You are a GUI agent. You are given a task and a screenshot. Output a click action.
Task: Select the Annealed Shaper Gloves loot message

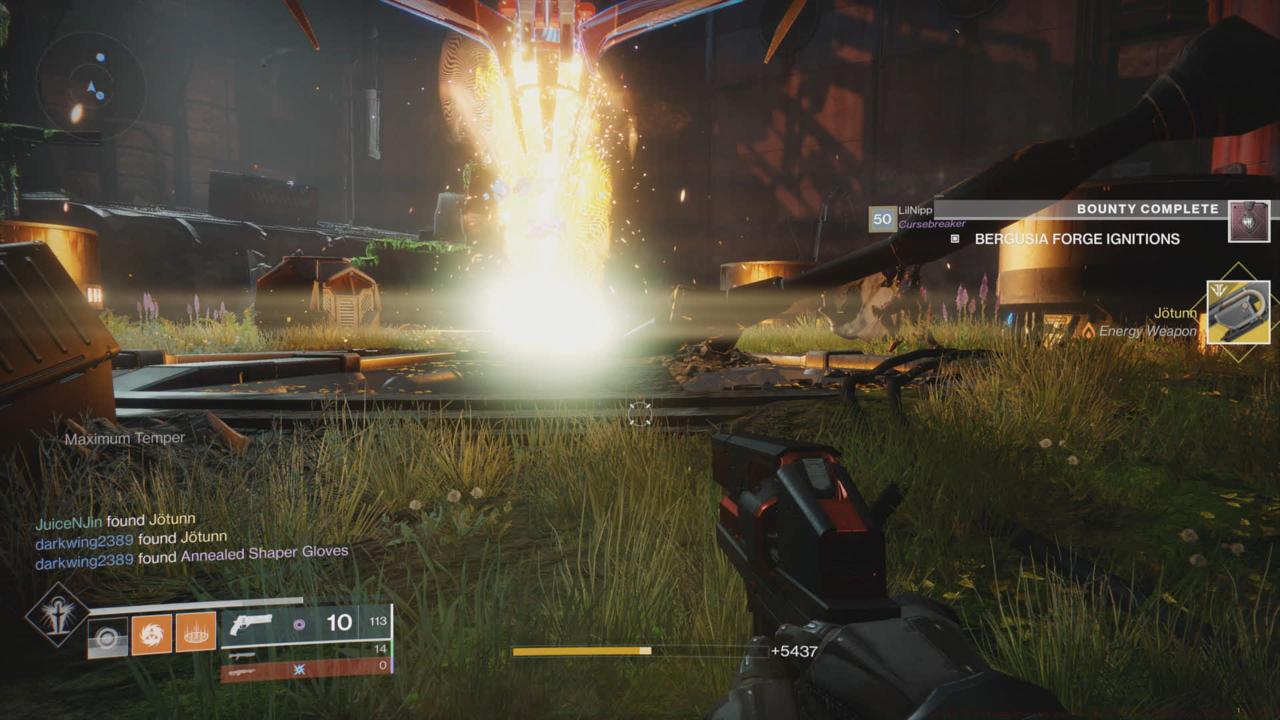pos(192,558)
